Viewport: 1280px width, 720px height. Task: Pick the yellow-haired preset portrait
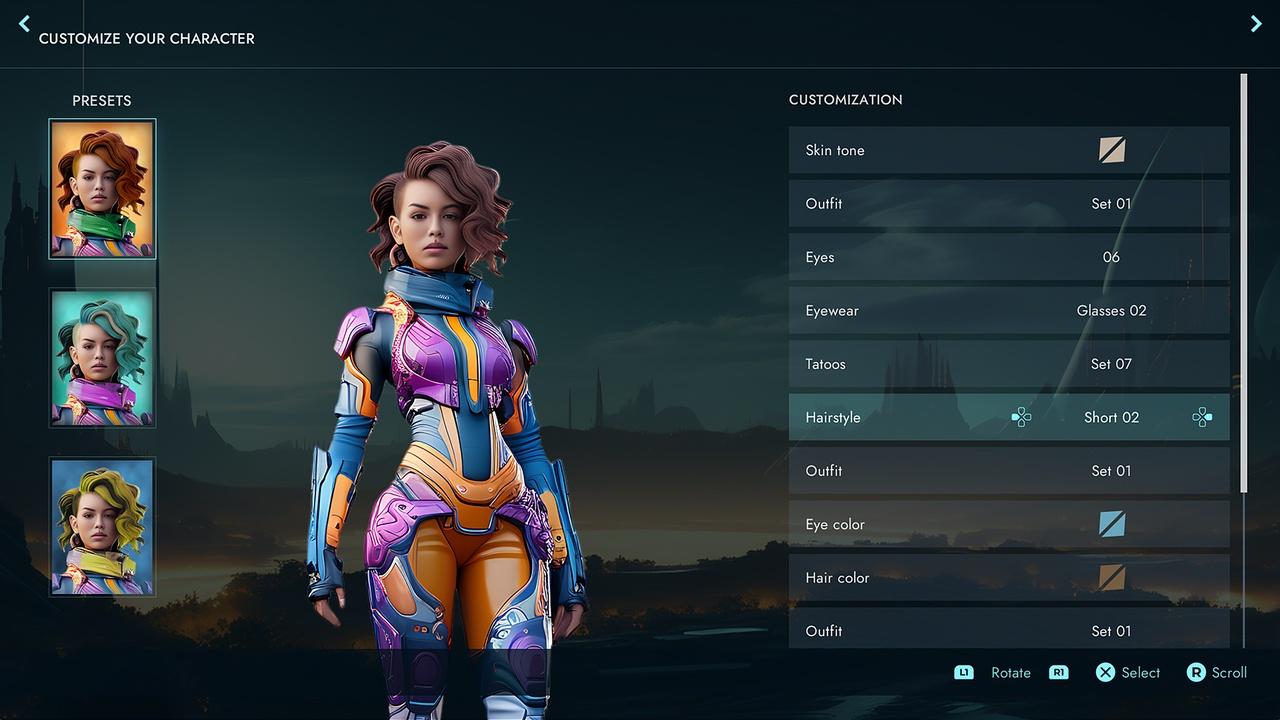102,527
